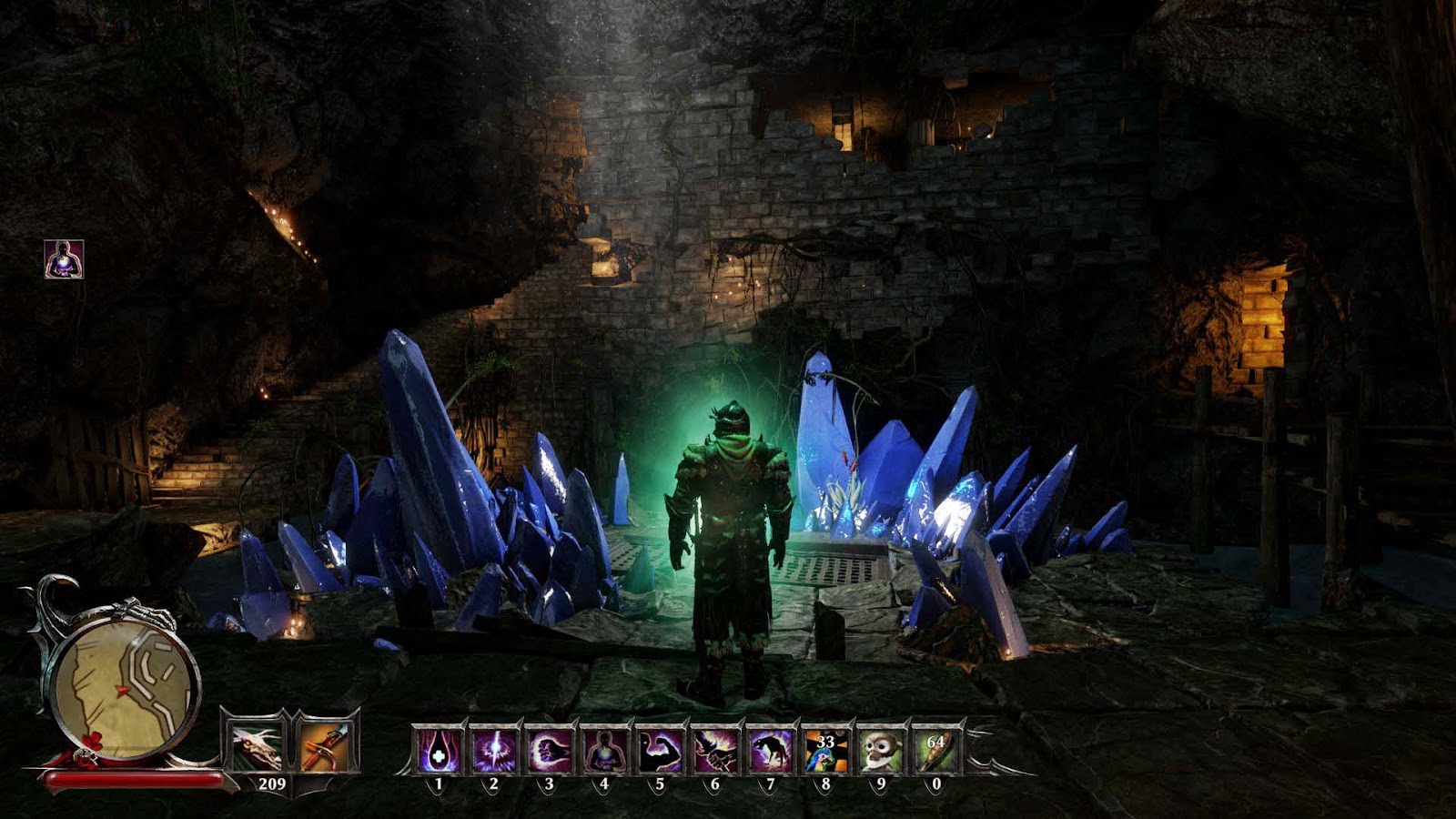Viewport: 1456px width, 819px height.
Task: Trigger the clenched fist spell in slot 6
Action: (x=715, y=751)
